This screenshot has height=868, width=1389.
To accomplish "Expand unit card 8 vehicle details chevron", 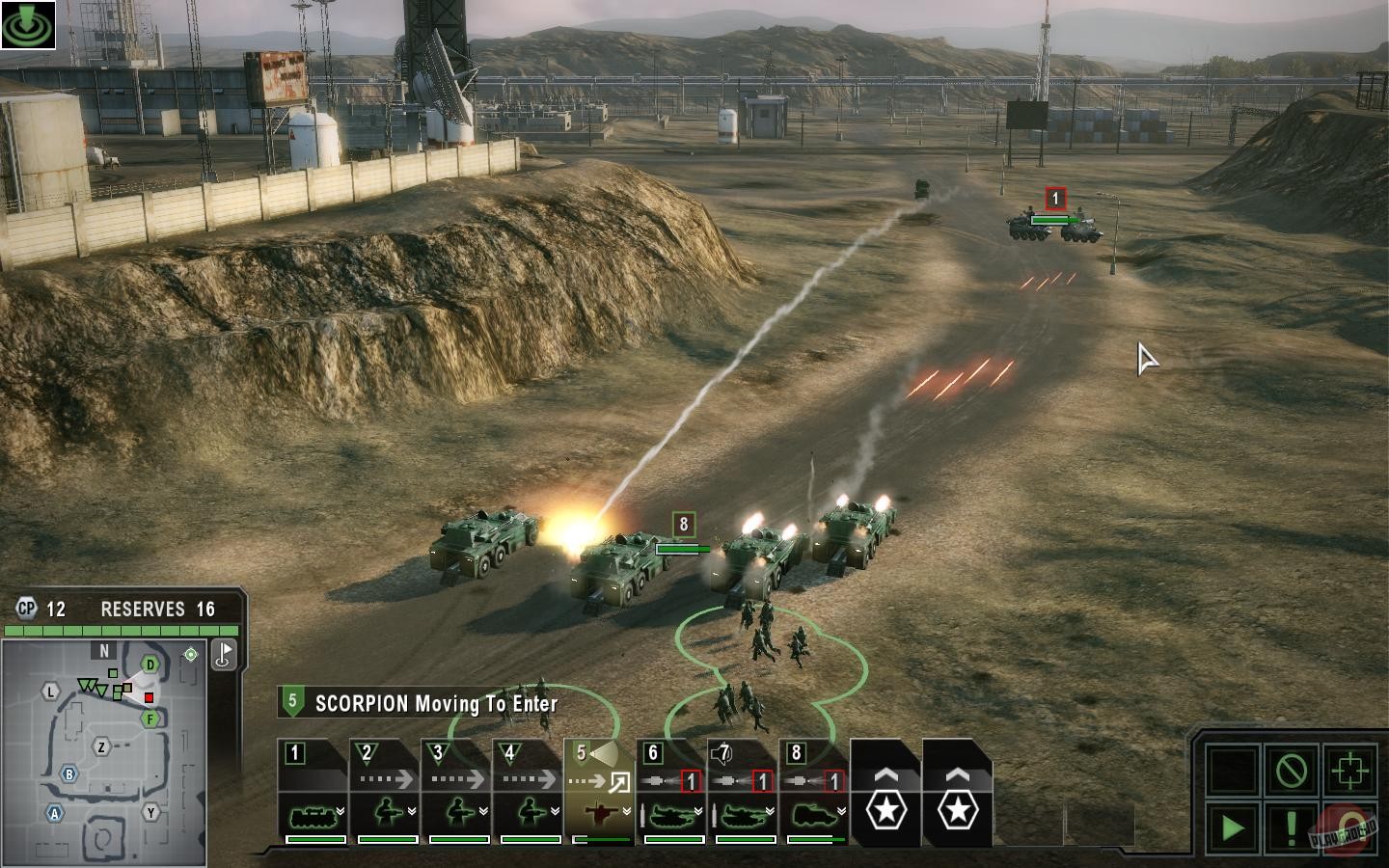I will pyautogui.click(x=840, y=809).
